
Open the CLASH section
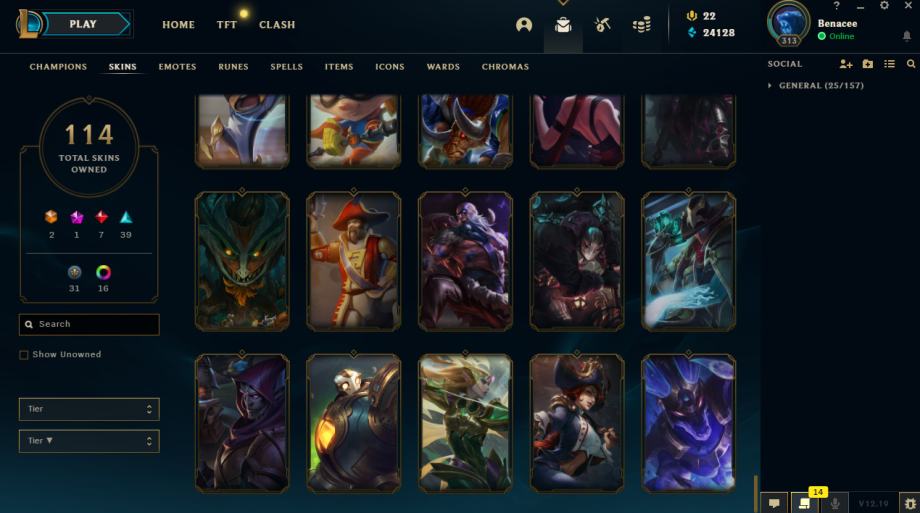(x=277, y=25)
